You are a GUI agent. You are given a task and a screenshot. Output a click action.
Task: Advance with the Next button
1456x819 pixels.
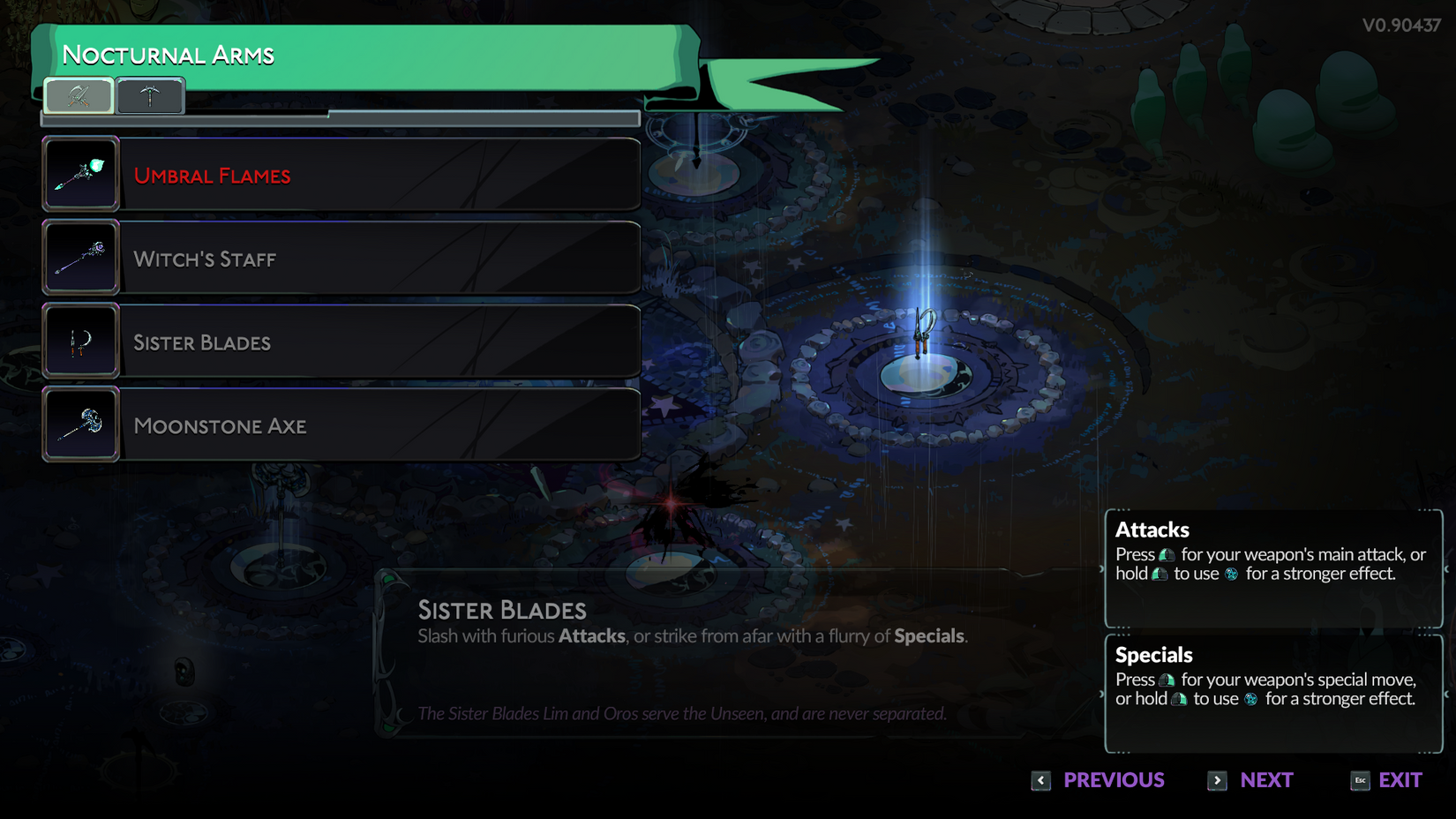1251,780
